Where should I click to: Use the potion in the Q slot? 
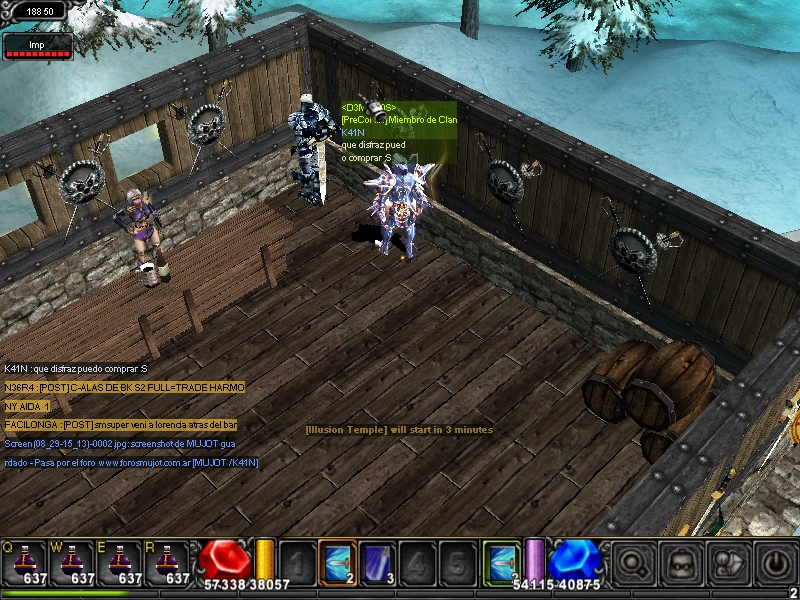[x=24, y=562]
